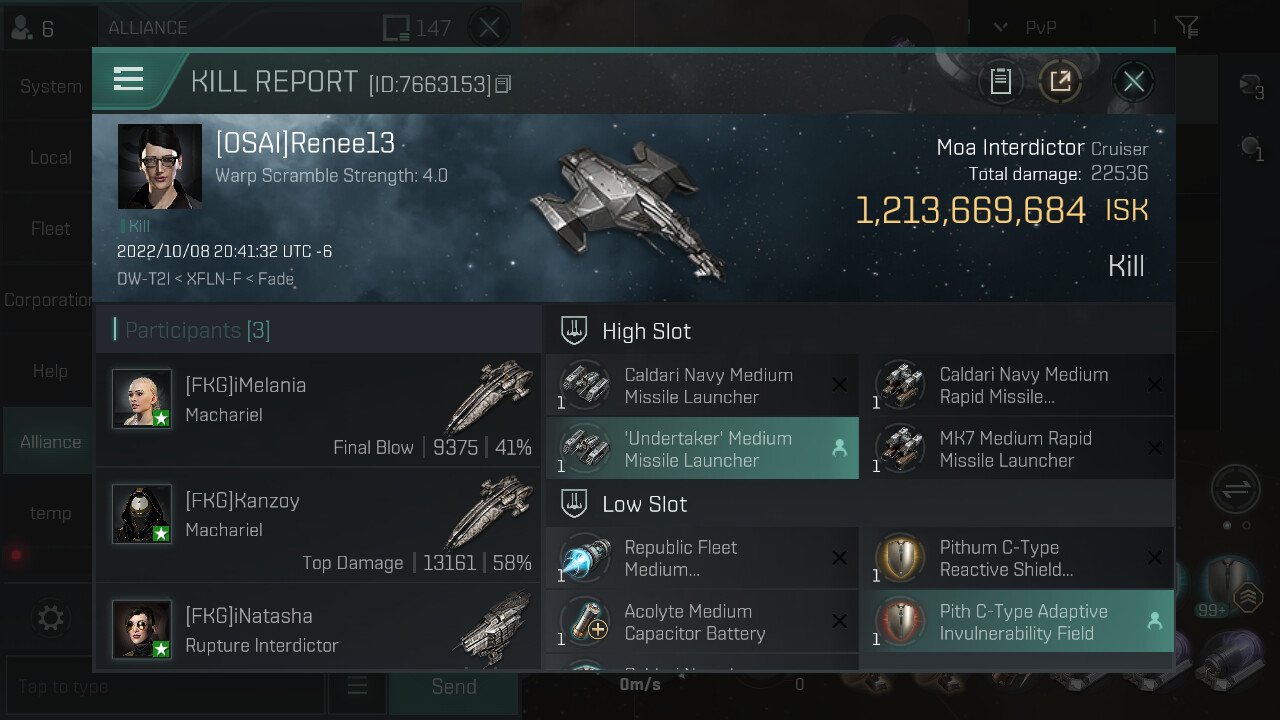Open the chat settings gear
The width and height of the screenshot is (1280, 720).
[x=50, y=619]
